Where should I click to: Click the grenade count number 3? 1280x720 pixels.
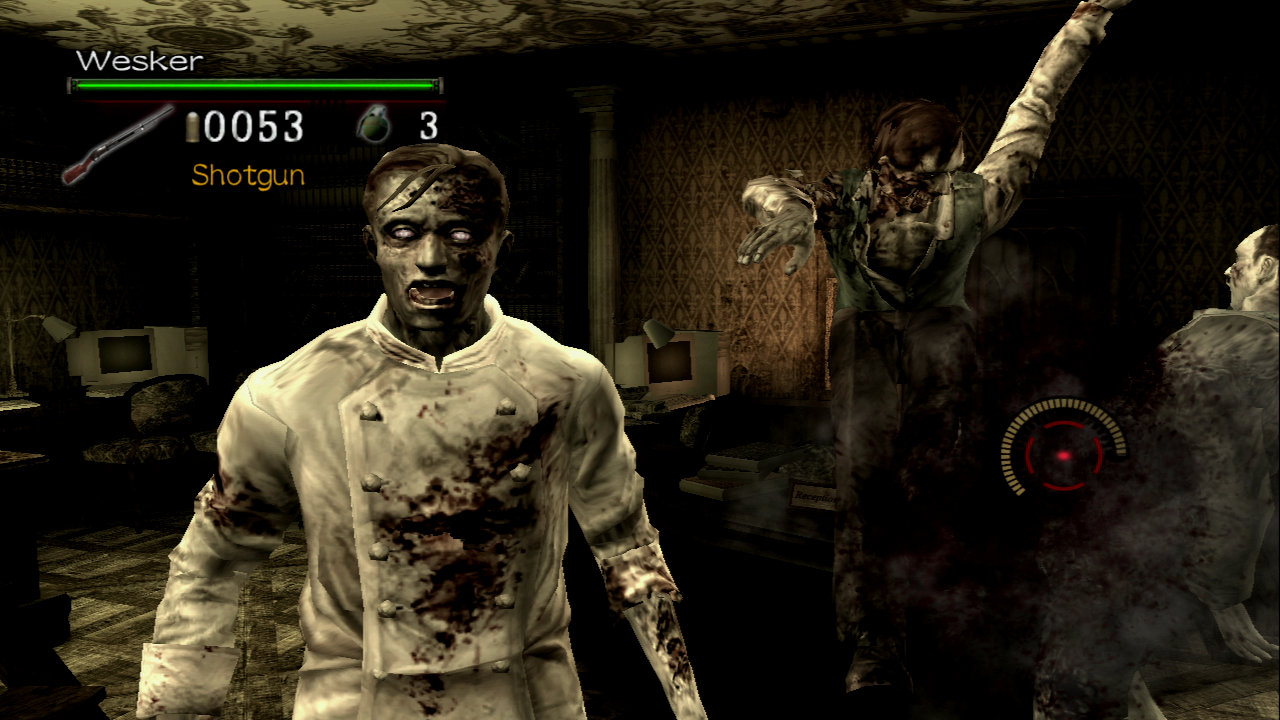(430, 127)
